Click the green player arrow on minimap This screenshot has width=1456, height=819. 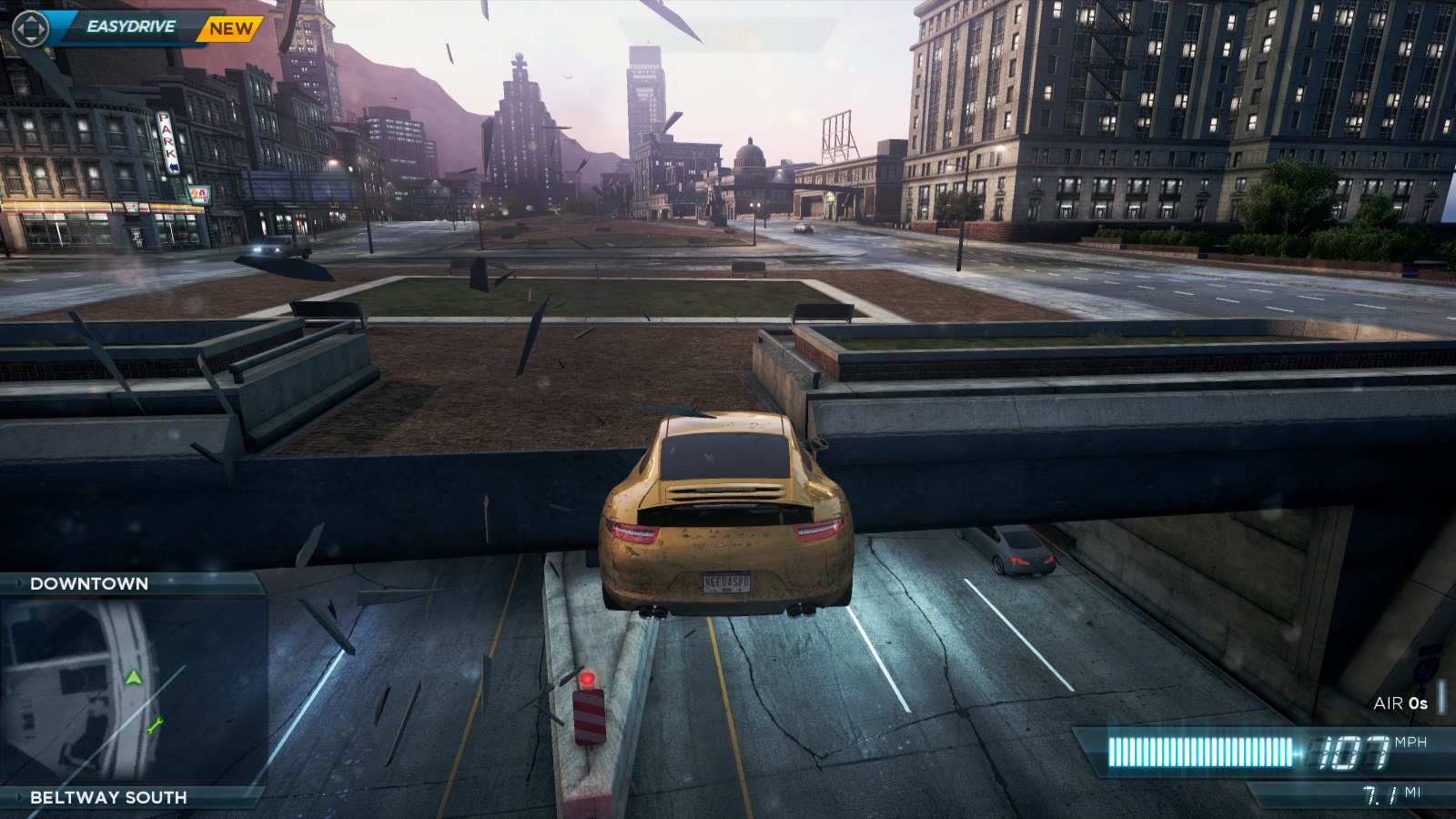click(x=134, y=677)
